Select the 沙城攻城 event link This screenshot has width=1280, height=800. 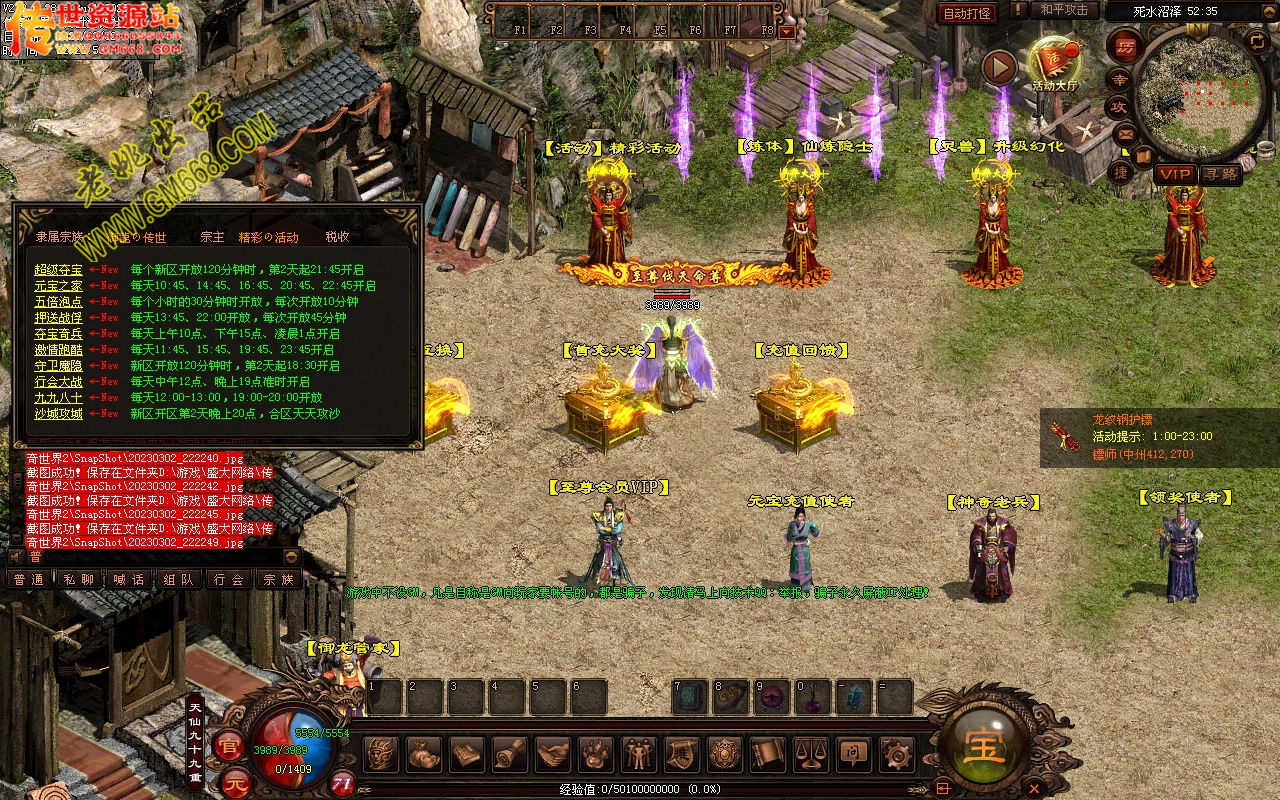(x=58, y=414)
